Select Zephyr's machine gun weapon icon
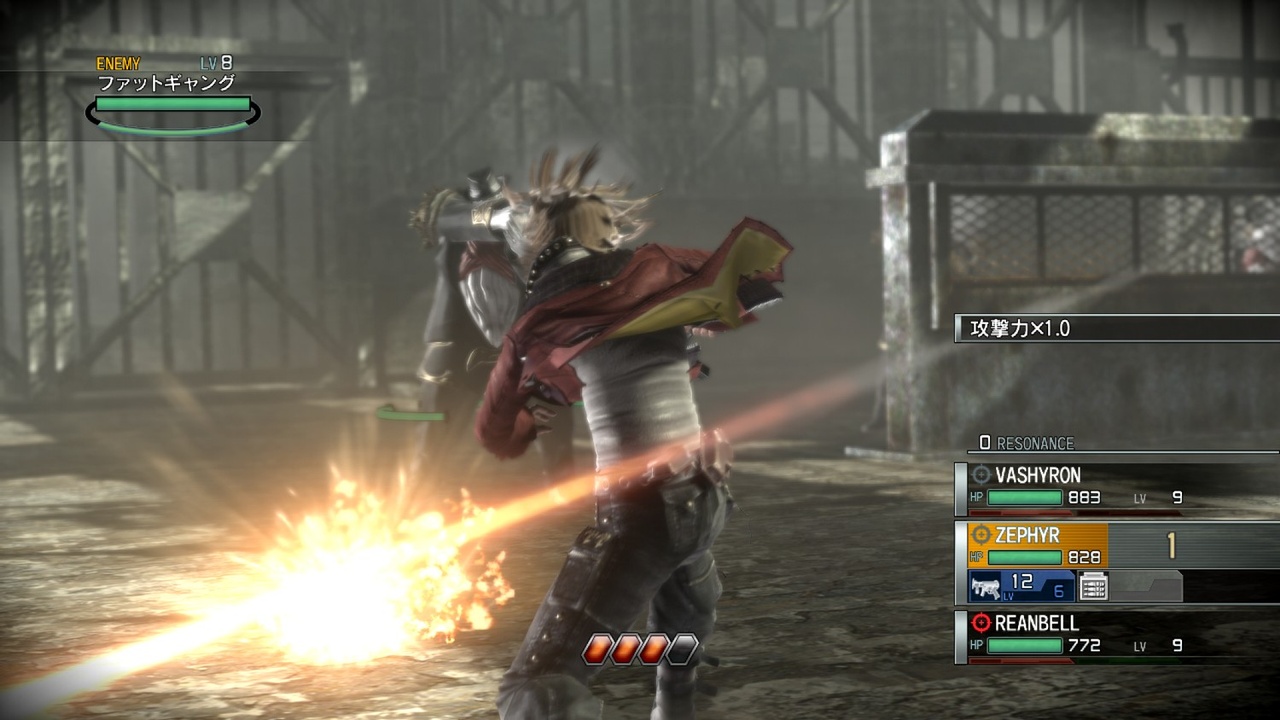This screenshot has width=1280, height=720. click(987, 587)
